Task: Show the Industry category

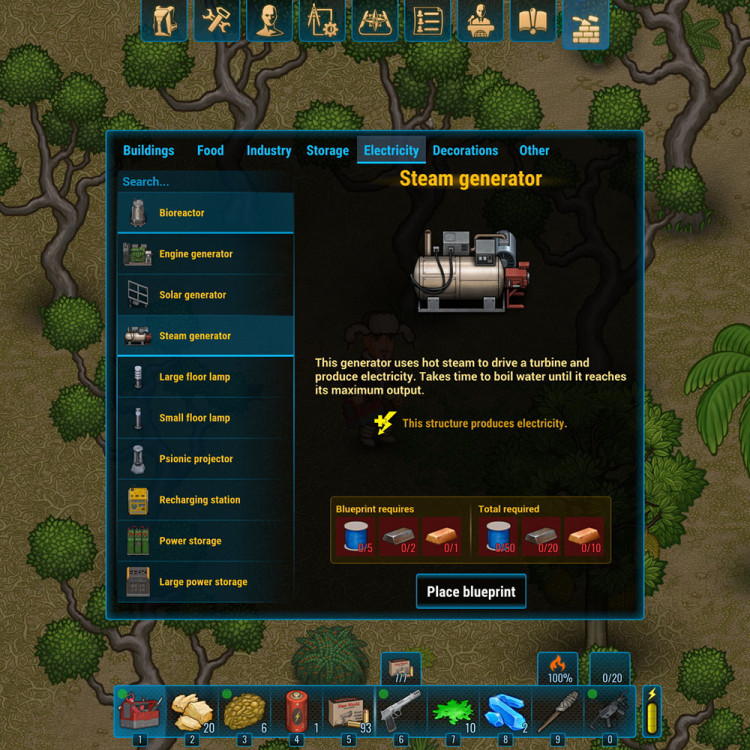Action: pyautogui.click(x=268, y=151)
